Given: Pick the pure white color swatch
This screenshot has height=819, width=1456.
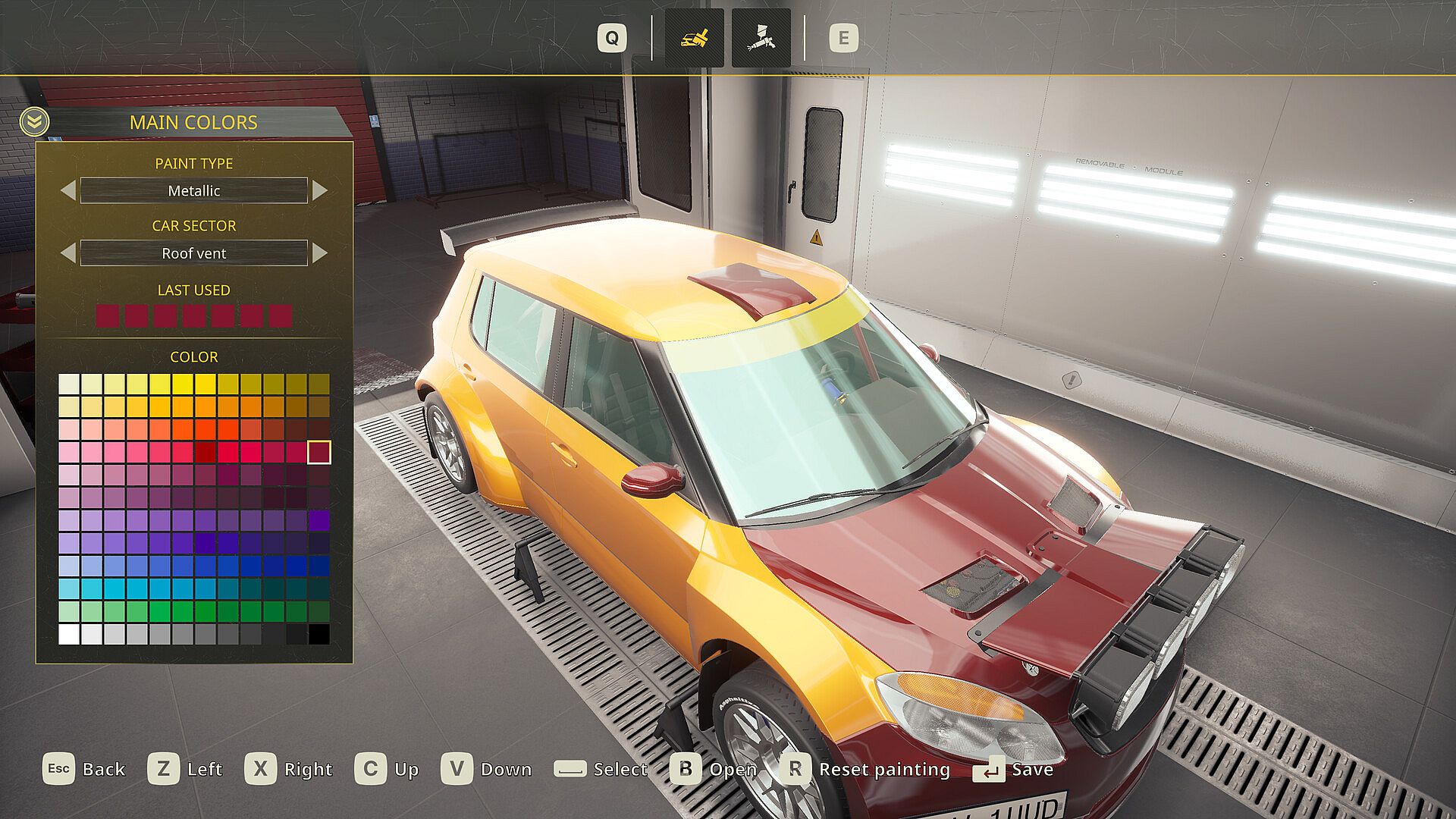Looking at the screenshot, I should [69, 634].
